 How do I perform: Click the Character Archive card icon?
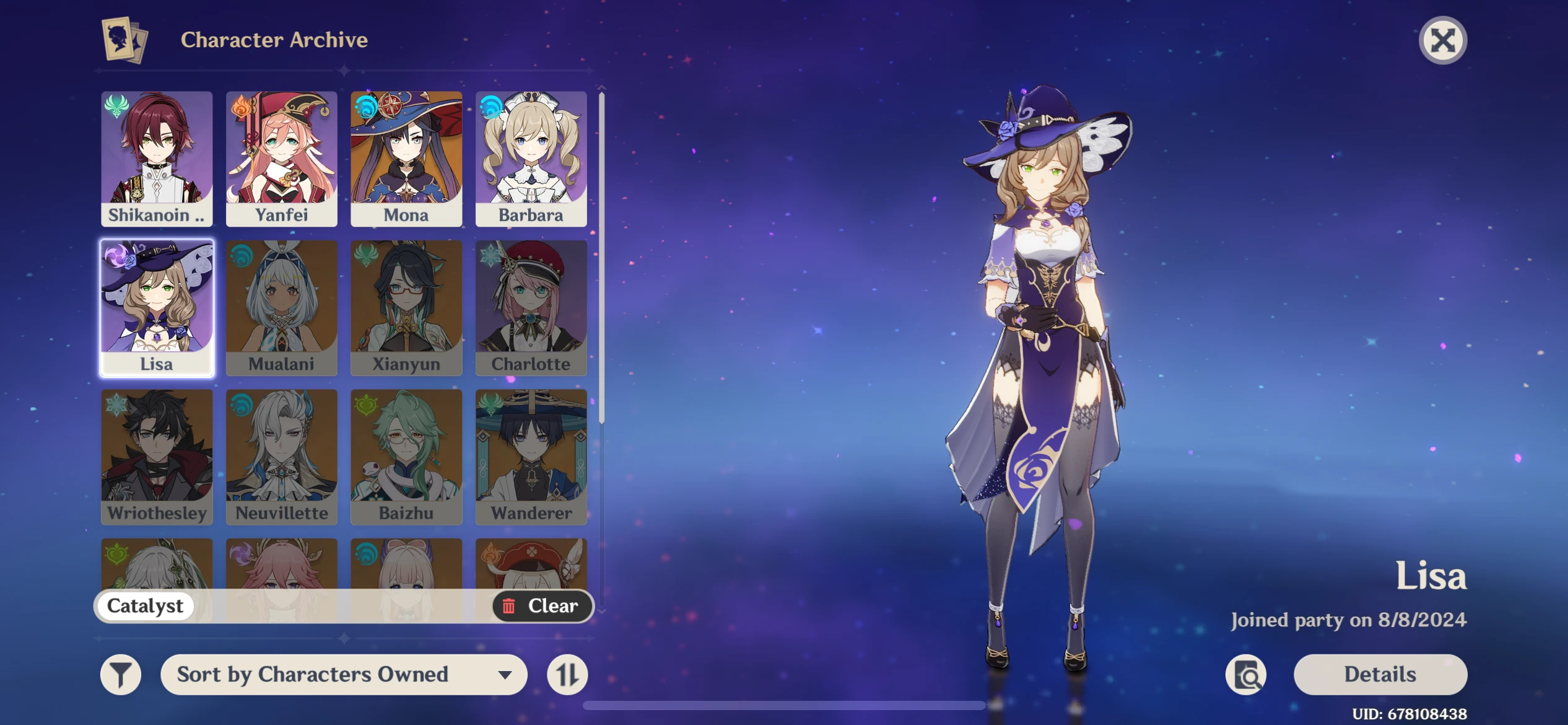(122, 40)
